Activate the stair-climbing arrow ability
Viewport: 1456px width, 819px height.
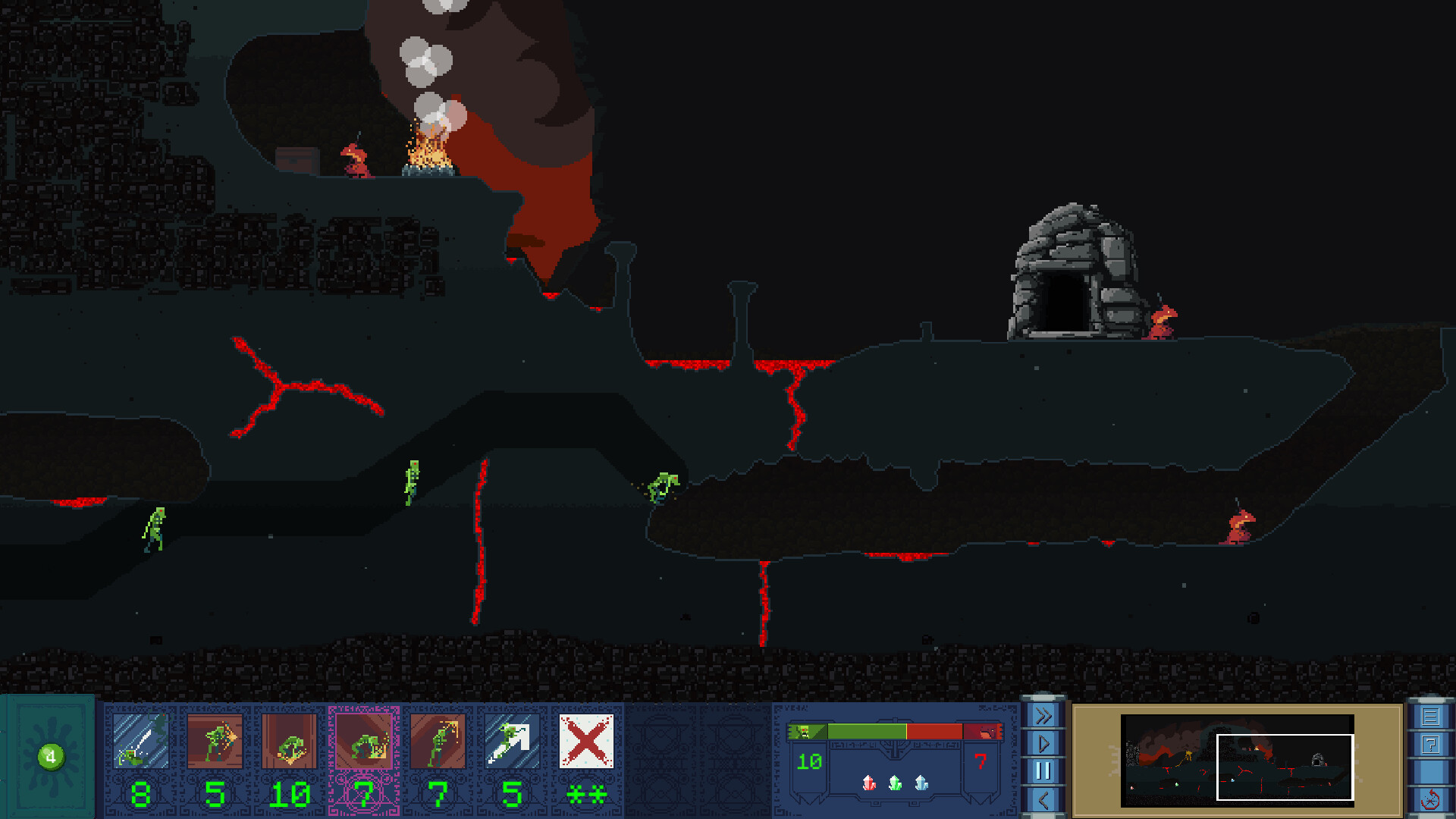point(512,741)
